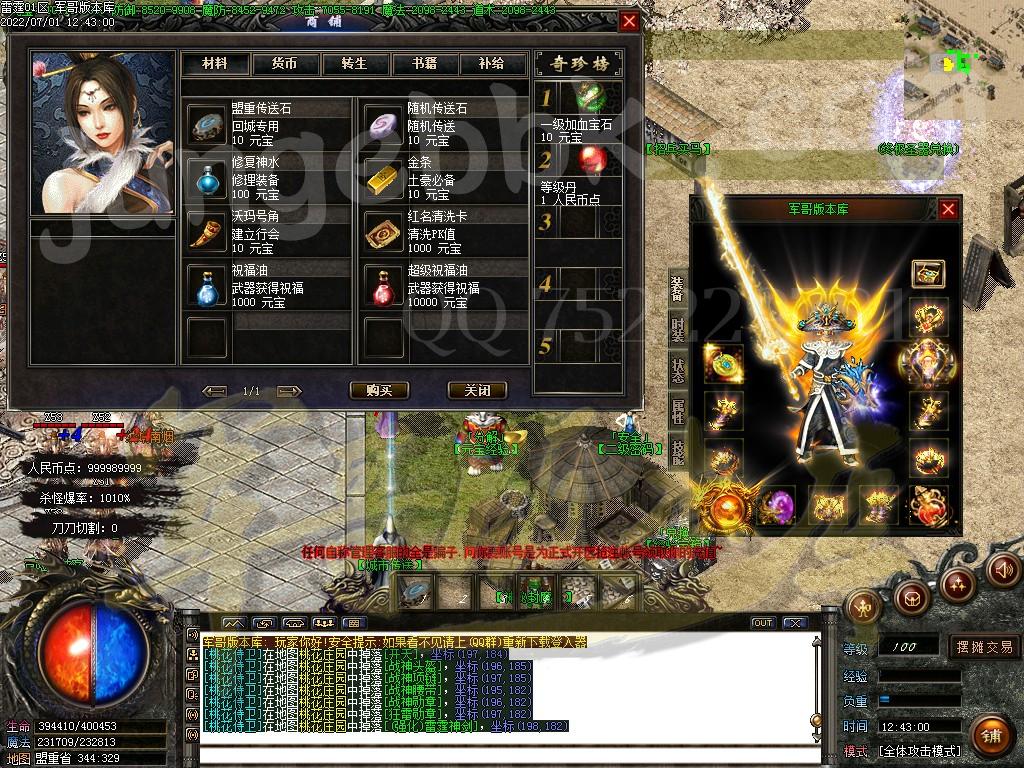Screen dimensions: 1024x768
Task: Switch to the 货币 (currency) shop tab
Action: coord(284,63)
